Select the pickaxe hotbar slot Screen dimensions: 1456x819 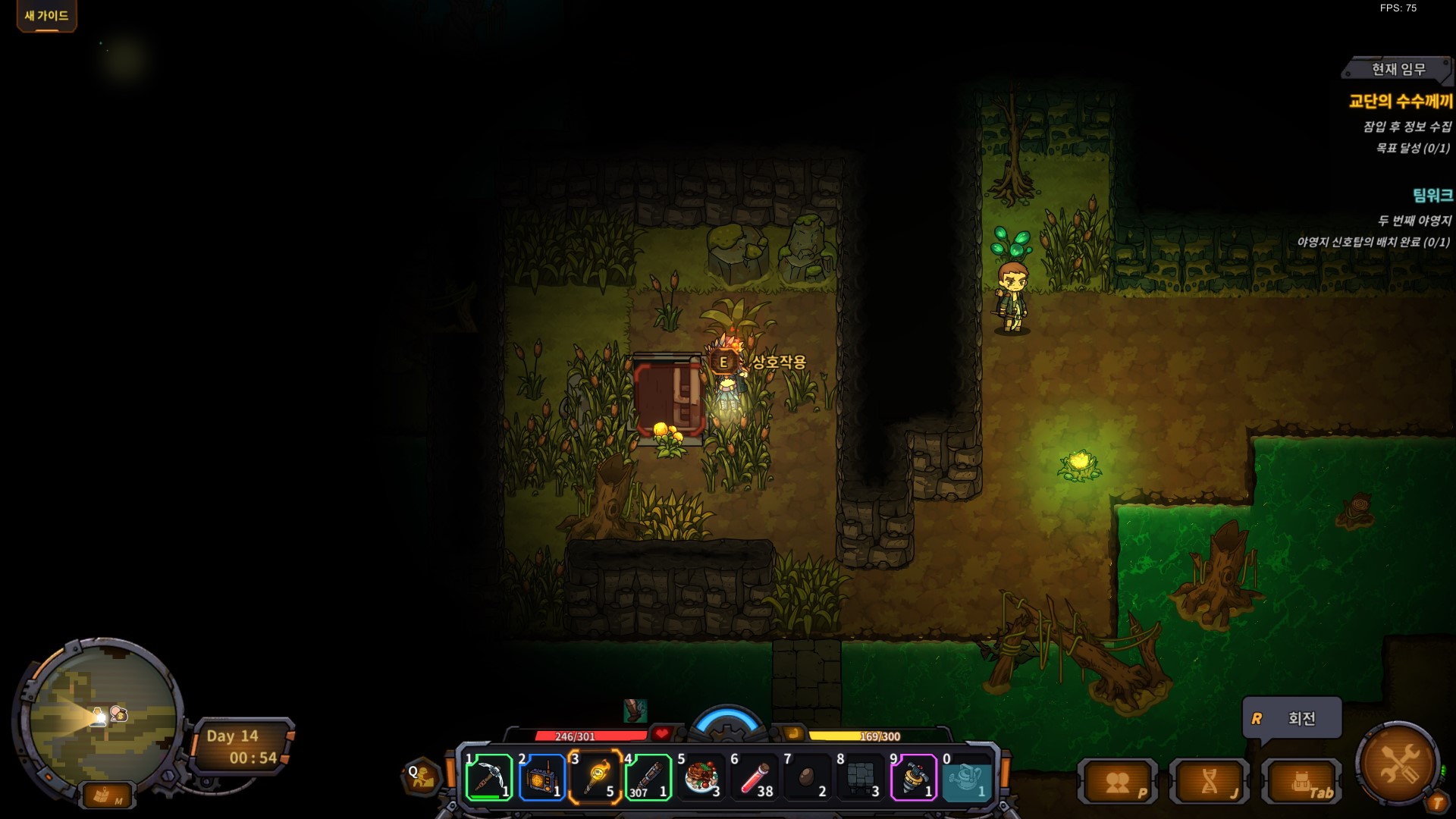488,778
